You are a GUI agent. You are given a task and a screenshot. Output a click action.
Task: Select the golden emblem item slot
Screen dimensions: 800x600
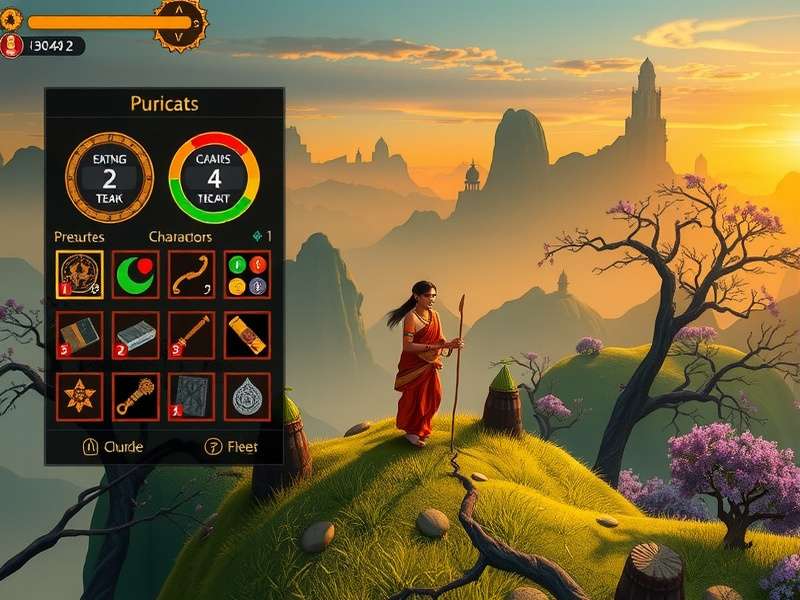80,274
